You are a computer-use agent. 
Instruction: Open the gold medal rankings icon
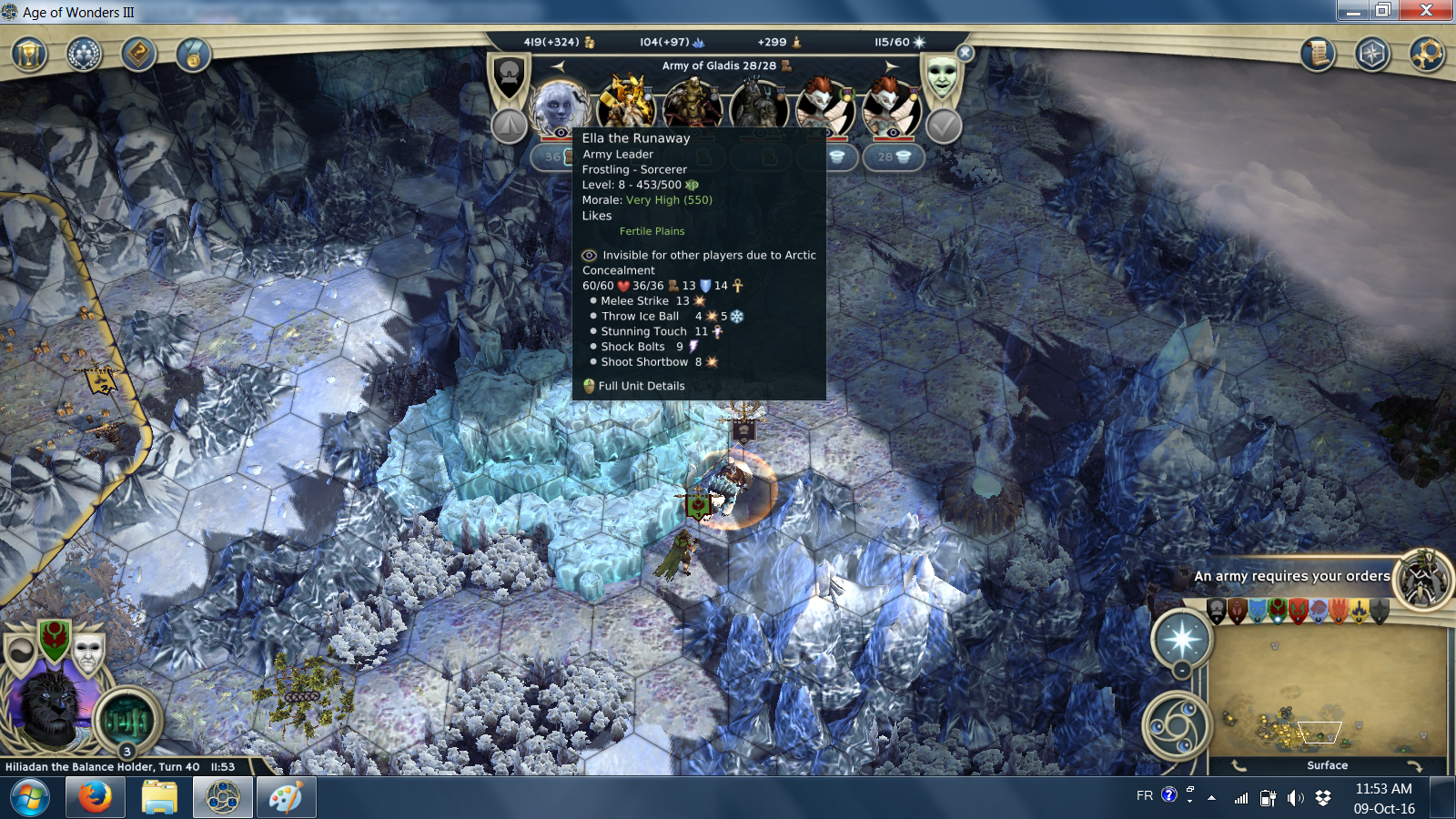193,55
